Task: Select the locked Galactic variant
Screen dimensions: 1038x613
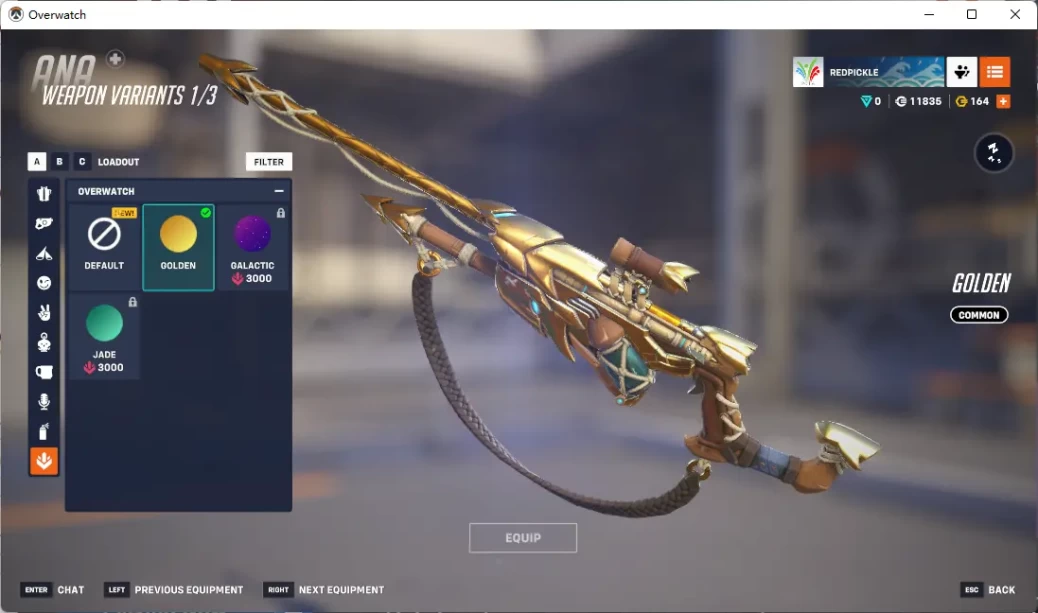Action: click(x=252, y=246)
